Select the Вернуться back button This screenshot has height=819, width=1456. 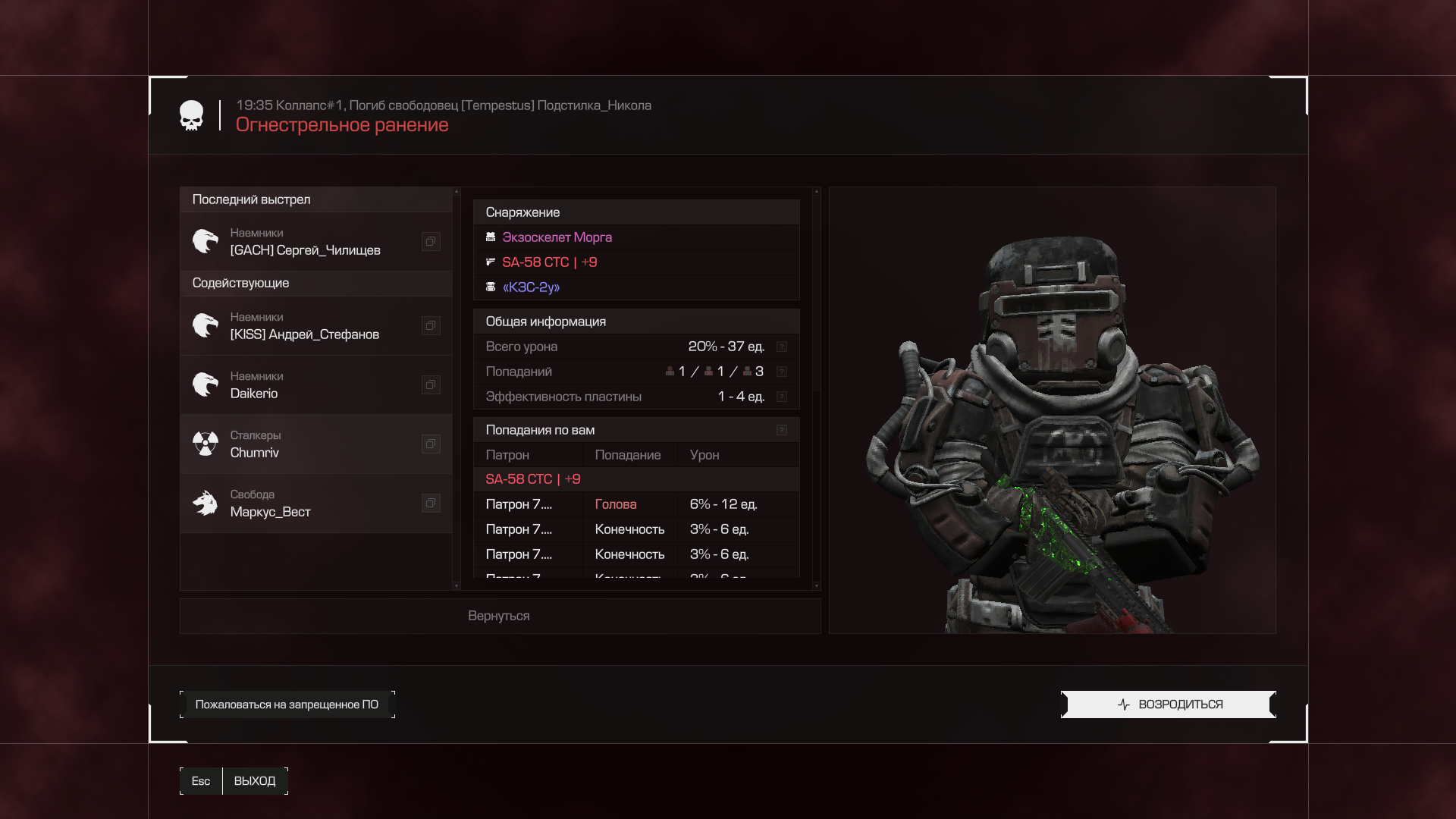click(499, 616)
